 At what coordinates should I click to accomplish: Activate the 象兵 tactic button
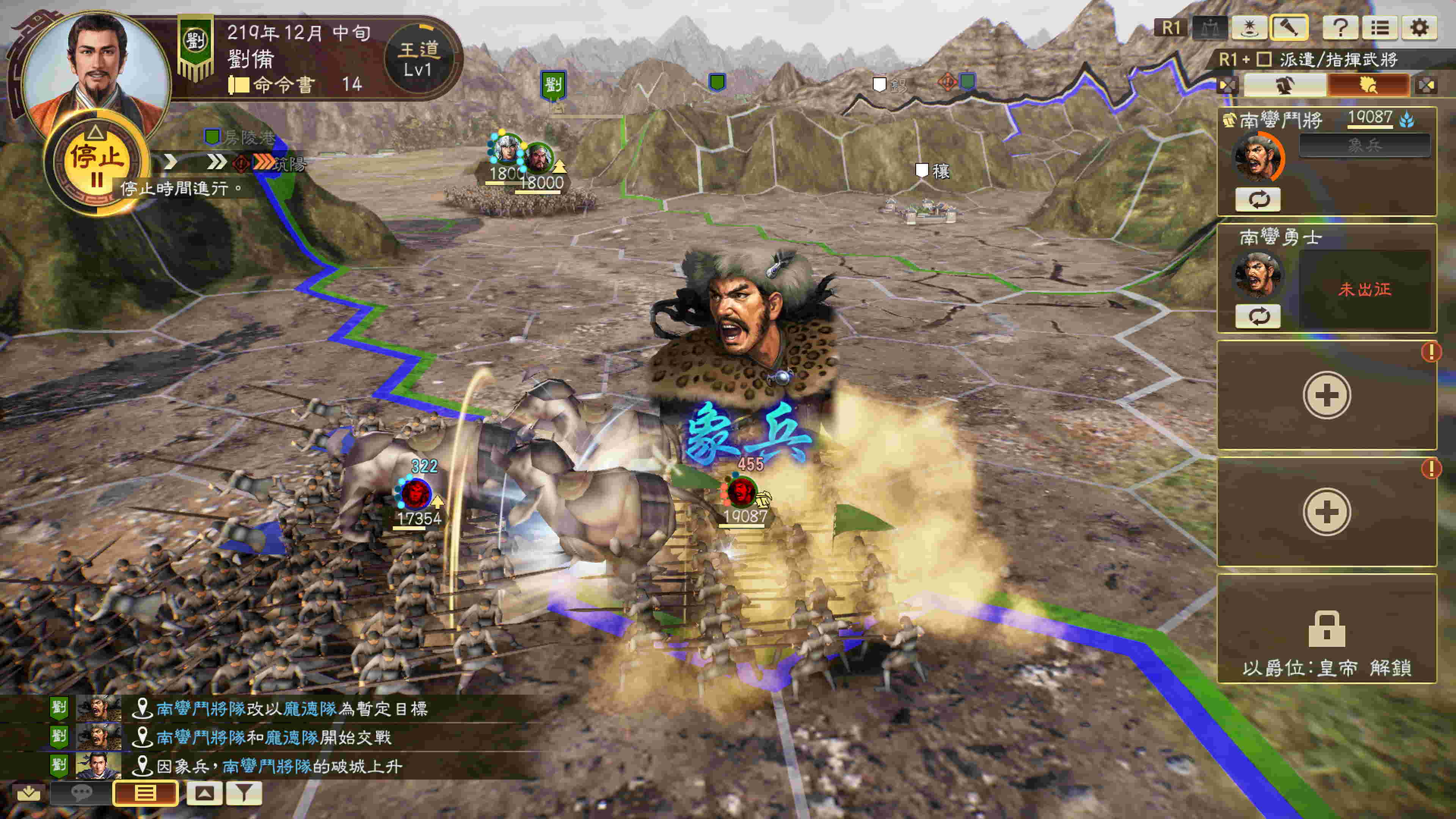pyautogui.click(x=1365, y=146)
